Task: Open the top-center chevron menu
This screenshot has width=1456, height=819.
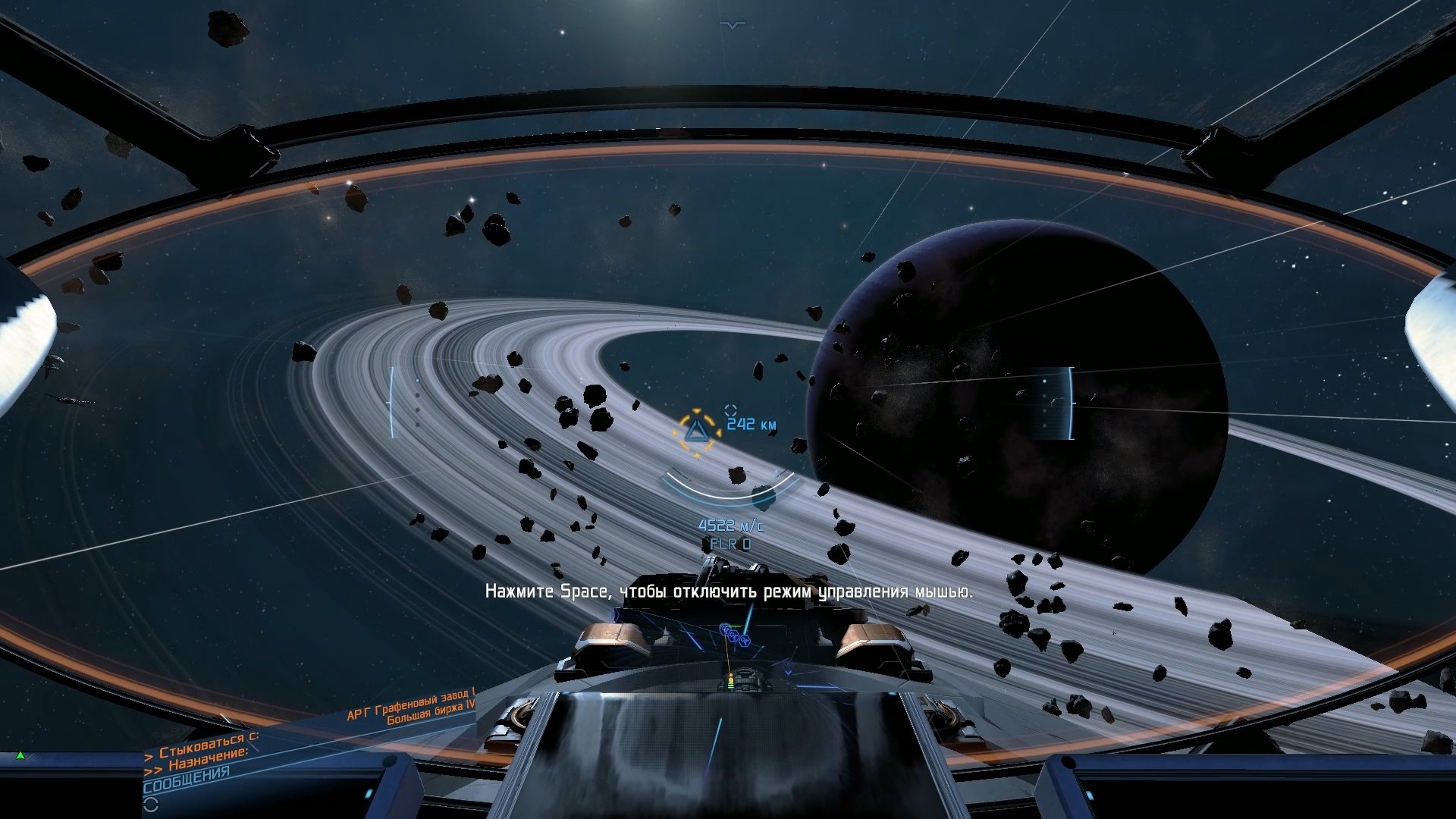Action: 732,25
